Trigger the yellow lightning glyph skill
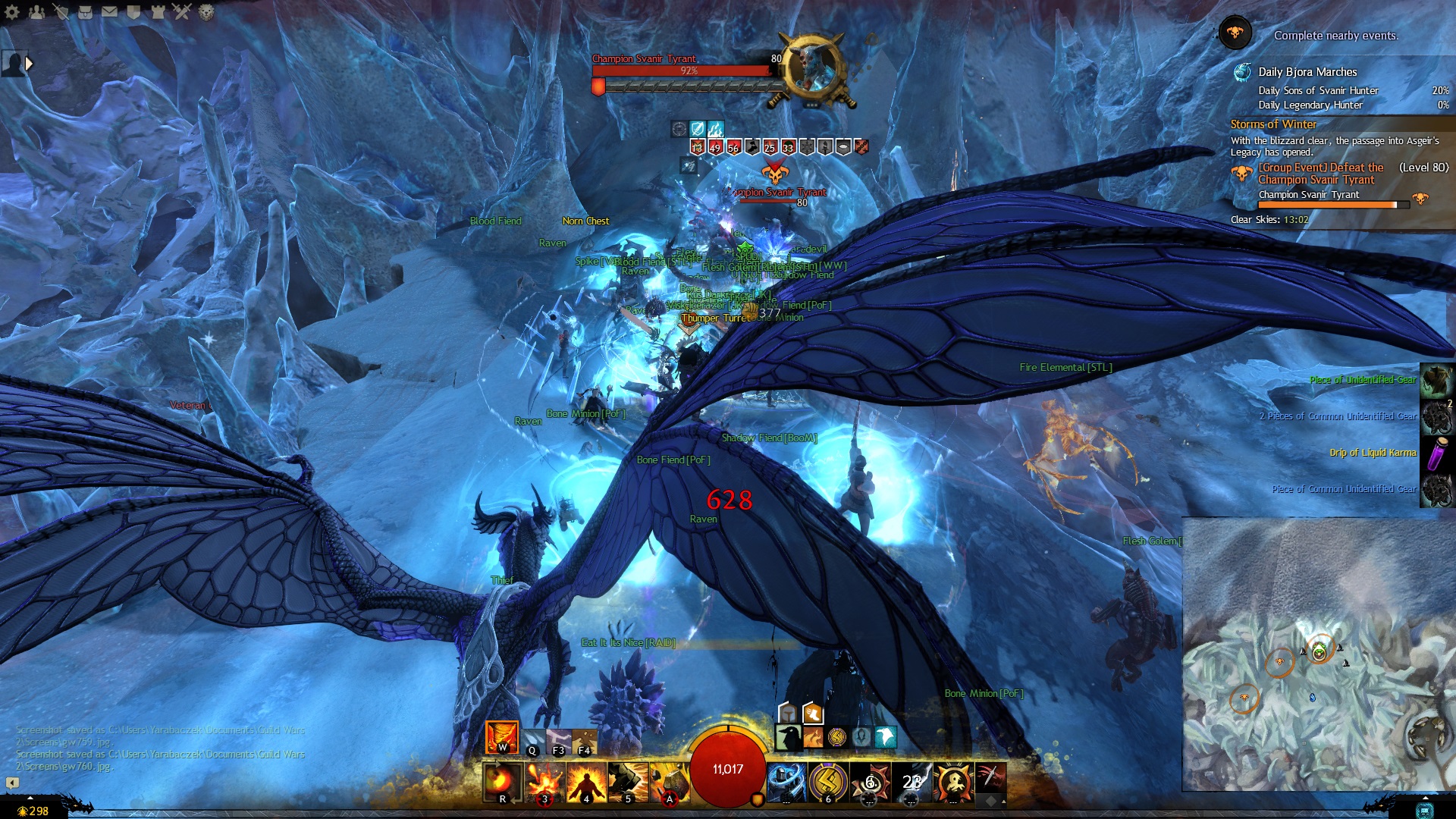The image size is (1456, 819). [828, 782]
